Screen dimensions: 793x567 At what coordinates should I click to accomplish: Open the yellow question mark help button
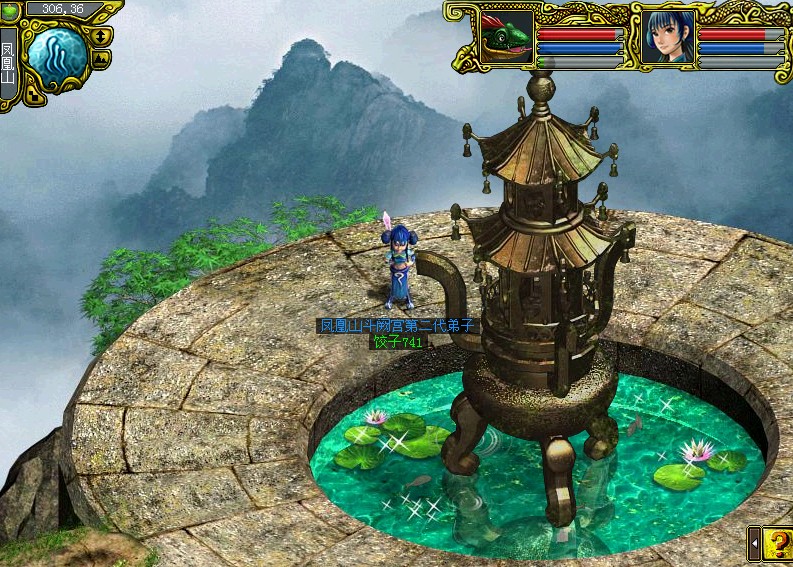pos(777,543)
